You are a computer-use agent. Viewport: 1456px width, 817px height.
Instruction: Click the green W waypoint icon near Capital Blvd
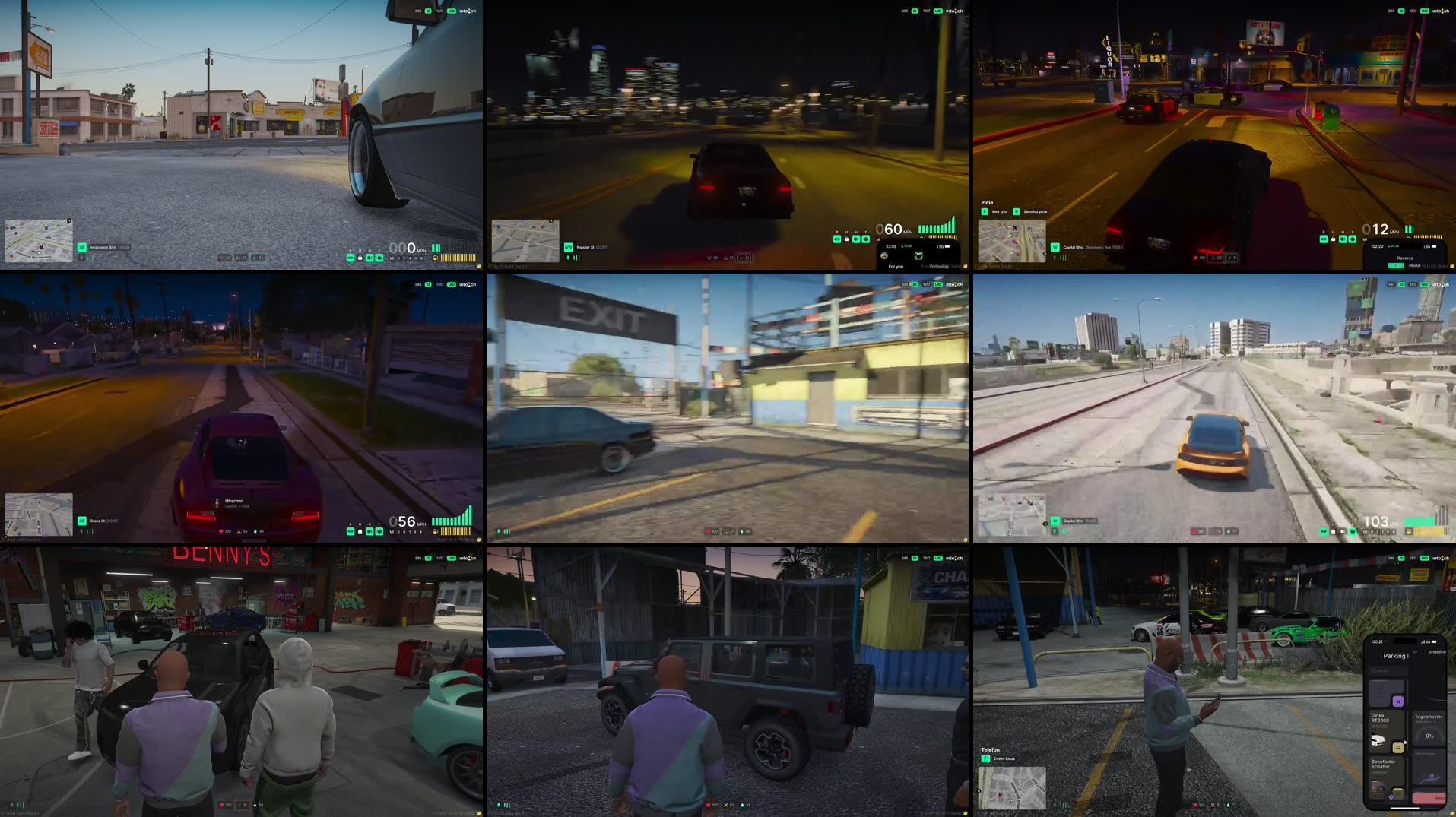[1055, 246]
